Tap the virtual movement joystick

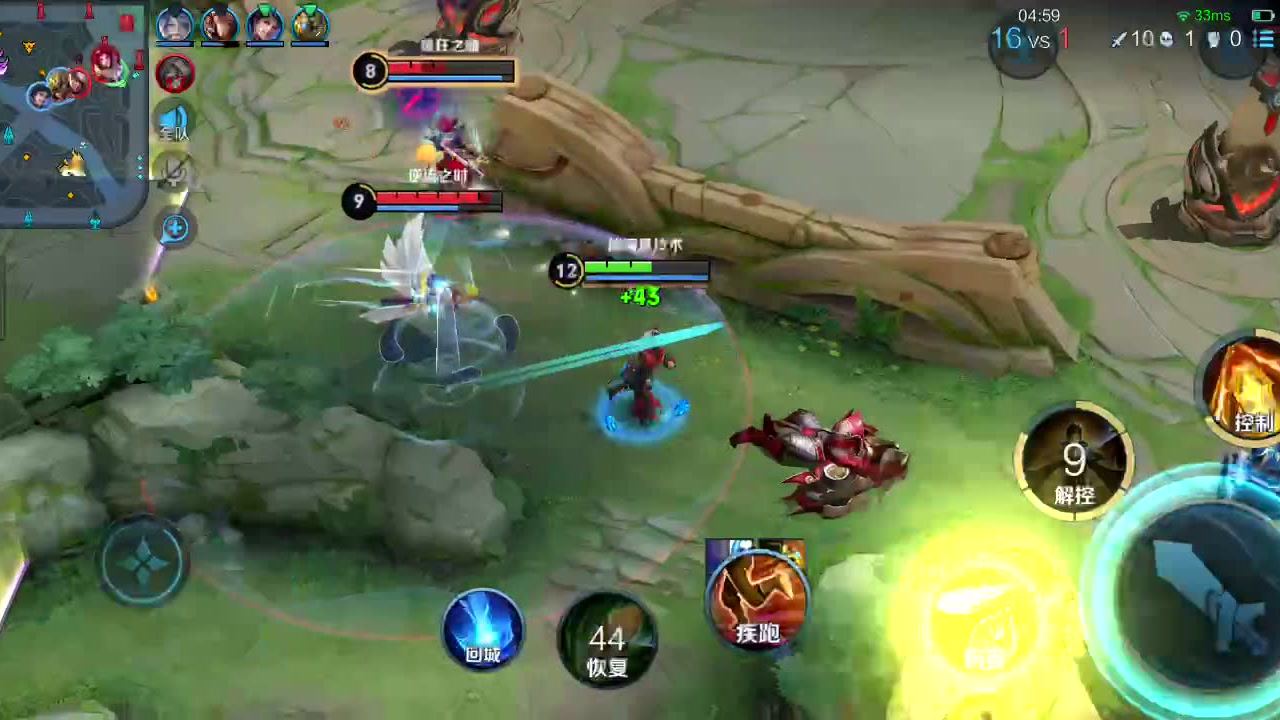click(142, 562)
